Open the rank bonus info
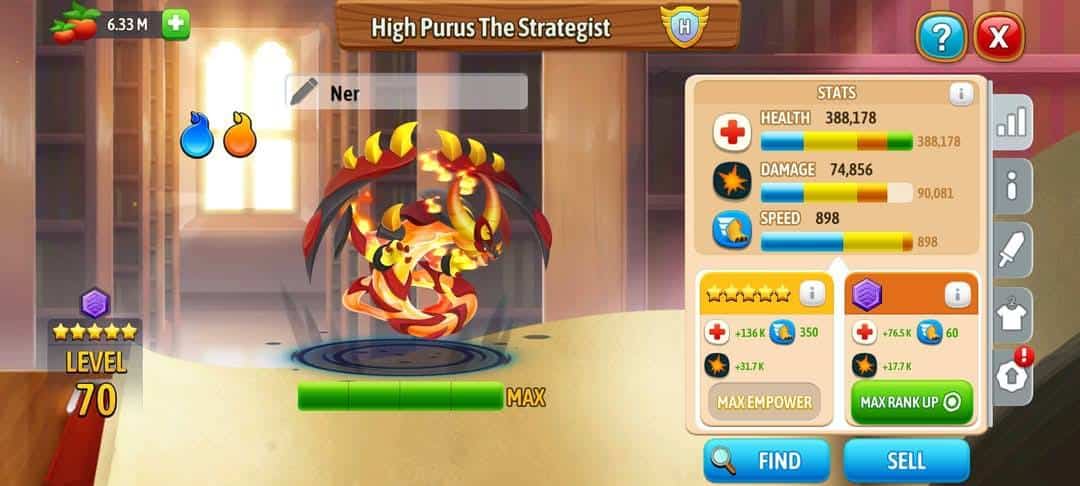 point(957,294)
